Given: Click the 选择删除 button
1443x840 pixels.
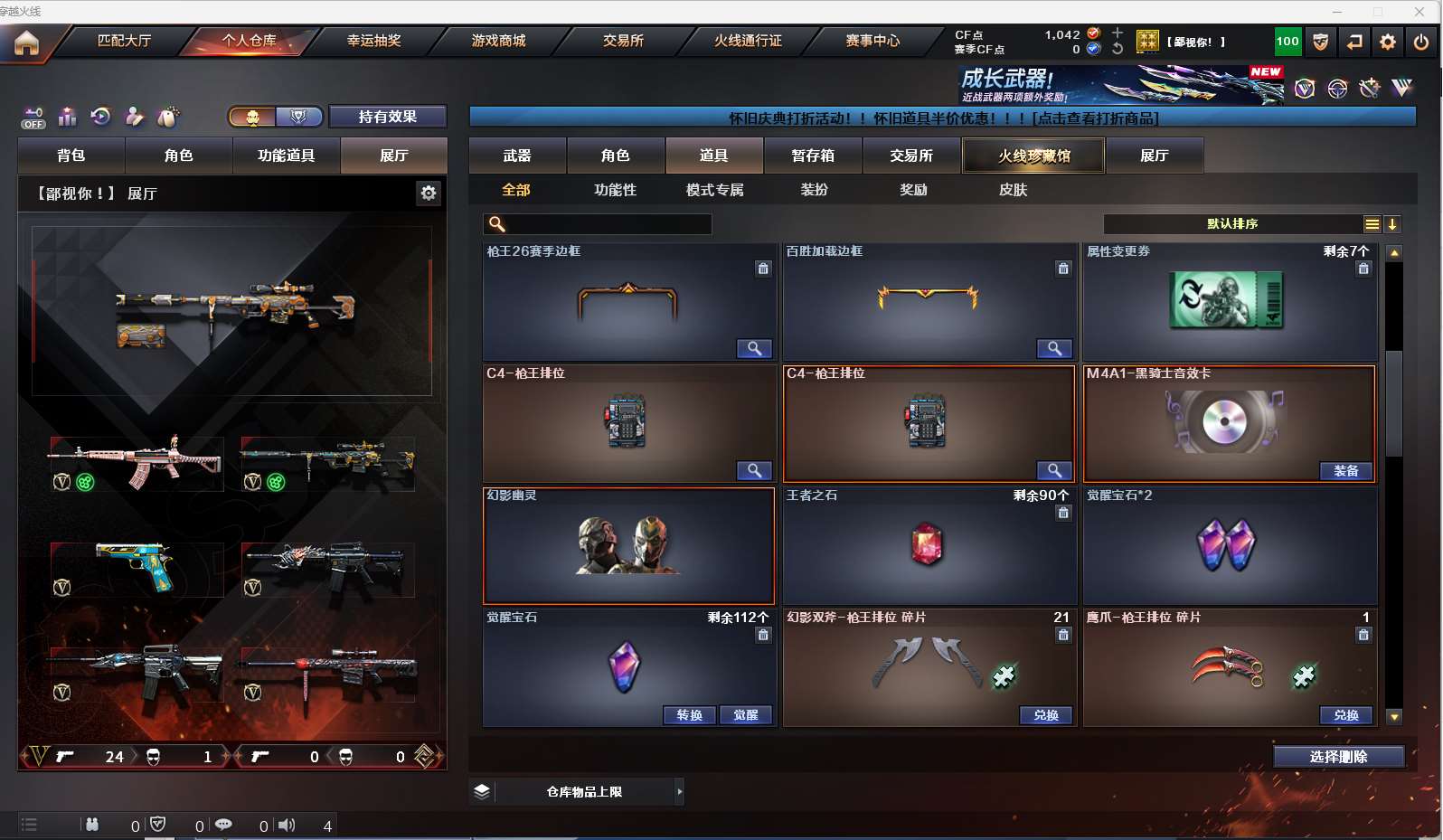Looking at the screenshot, I should (1339, 757).
